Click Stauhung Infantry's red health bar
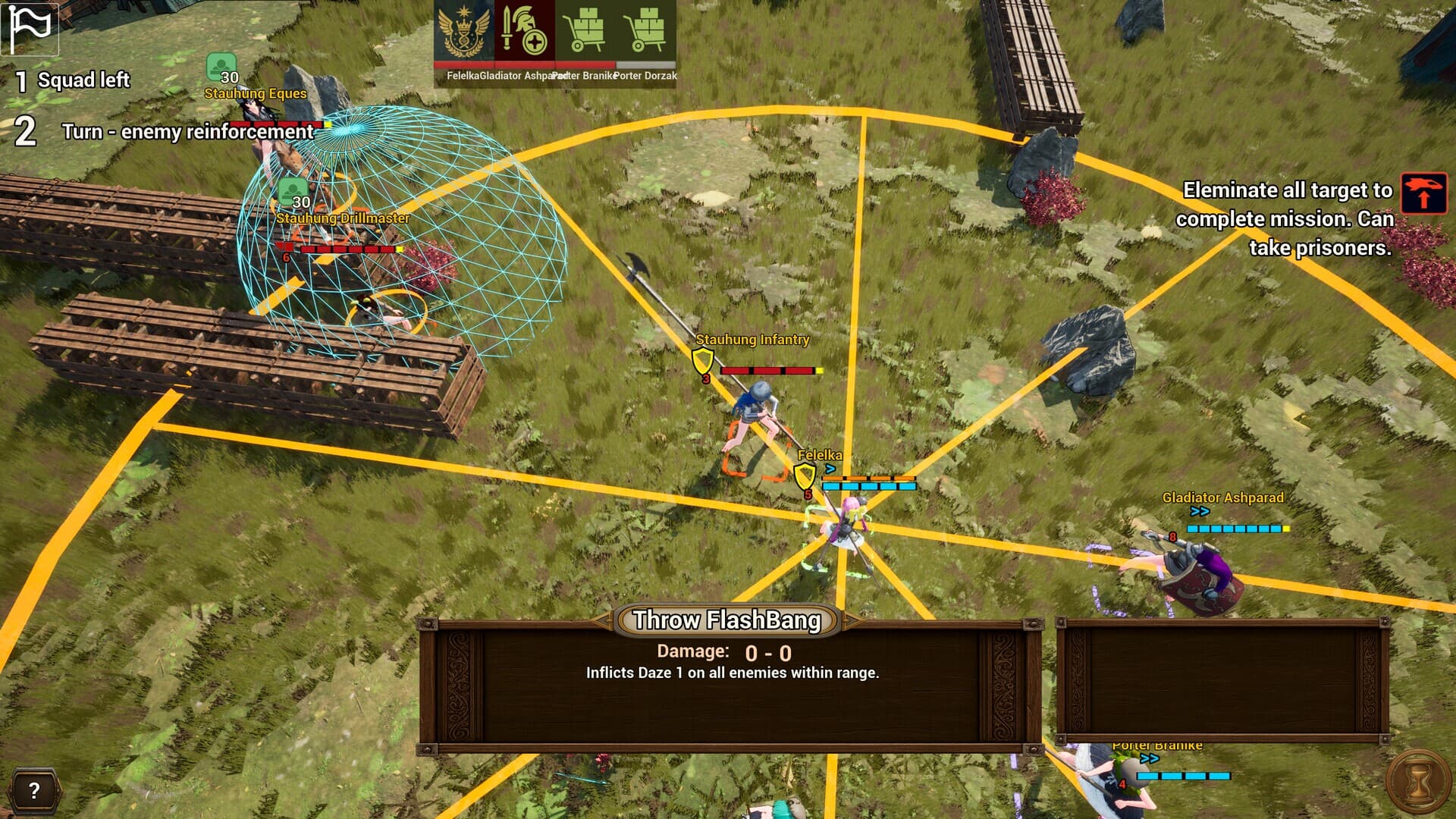 768,370
